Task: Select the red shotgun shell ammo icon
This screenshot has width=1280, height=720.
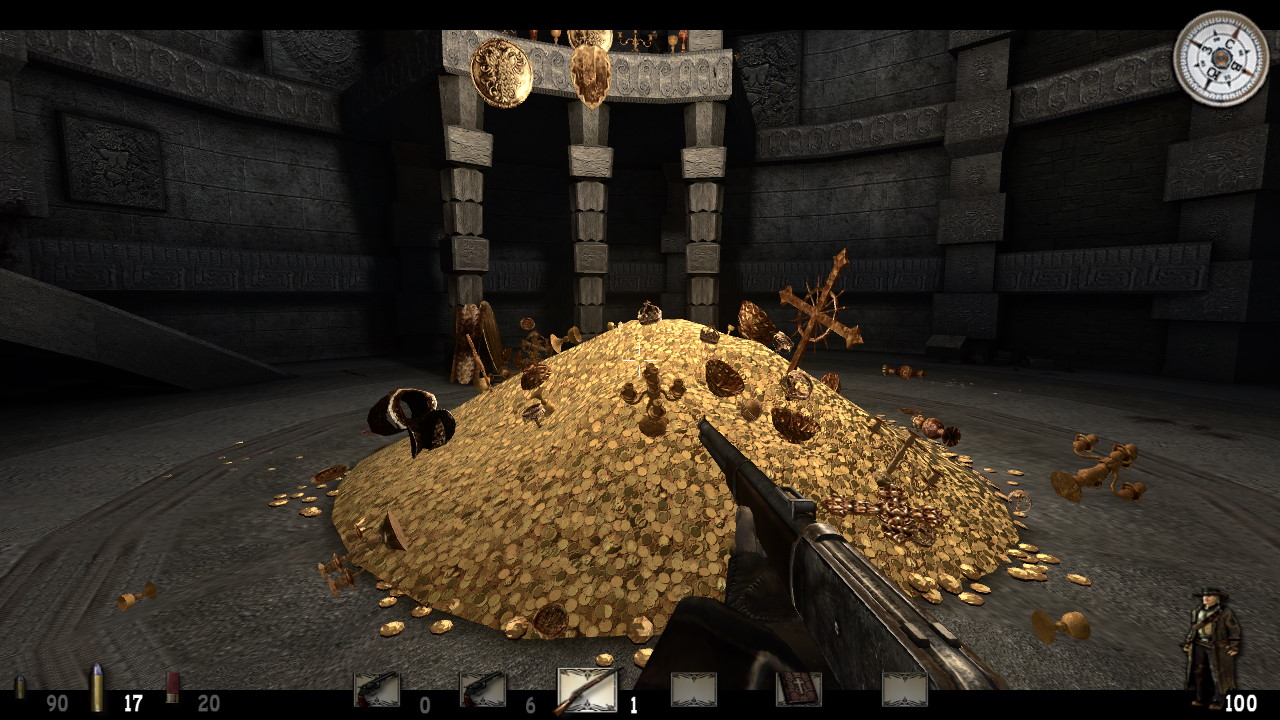Action: point(172,688)
